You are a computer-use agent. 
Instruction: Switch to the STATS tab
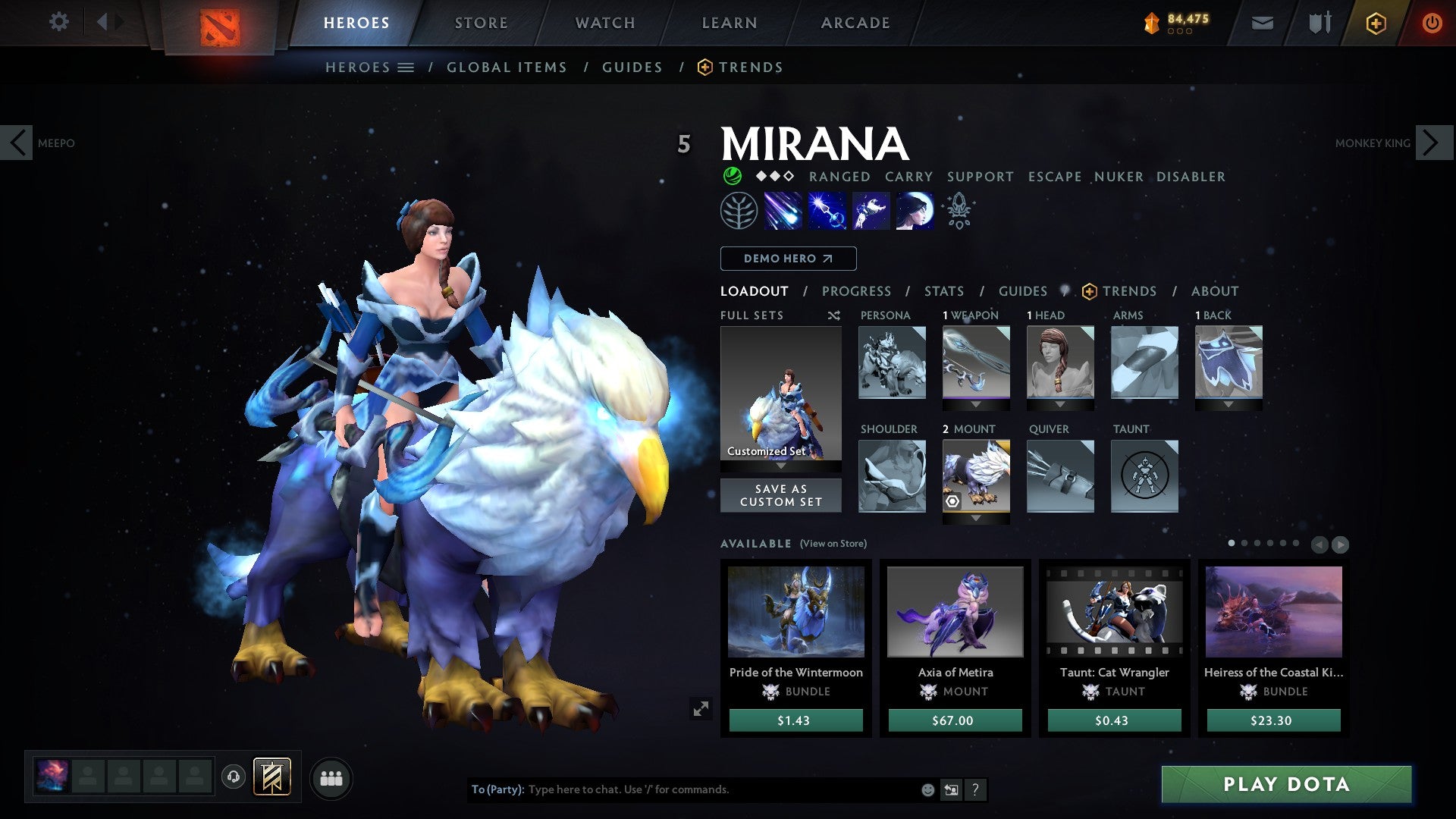coord(943,290)
